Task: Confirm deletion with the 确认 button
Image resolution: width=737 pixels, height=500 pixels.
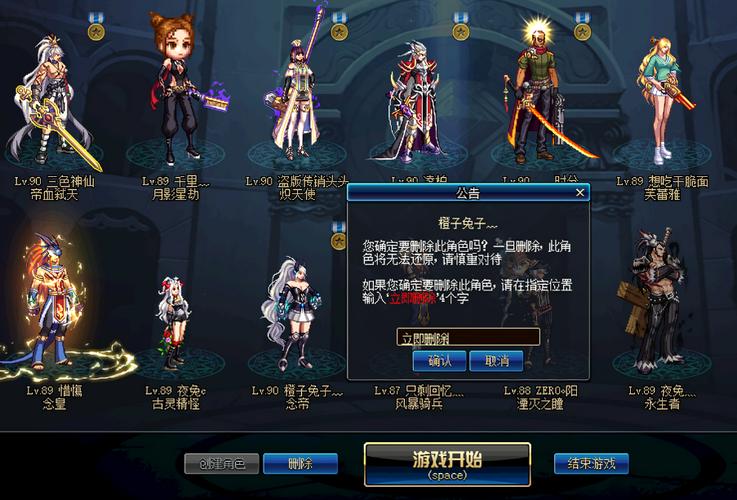Action: coord(439,361)
